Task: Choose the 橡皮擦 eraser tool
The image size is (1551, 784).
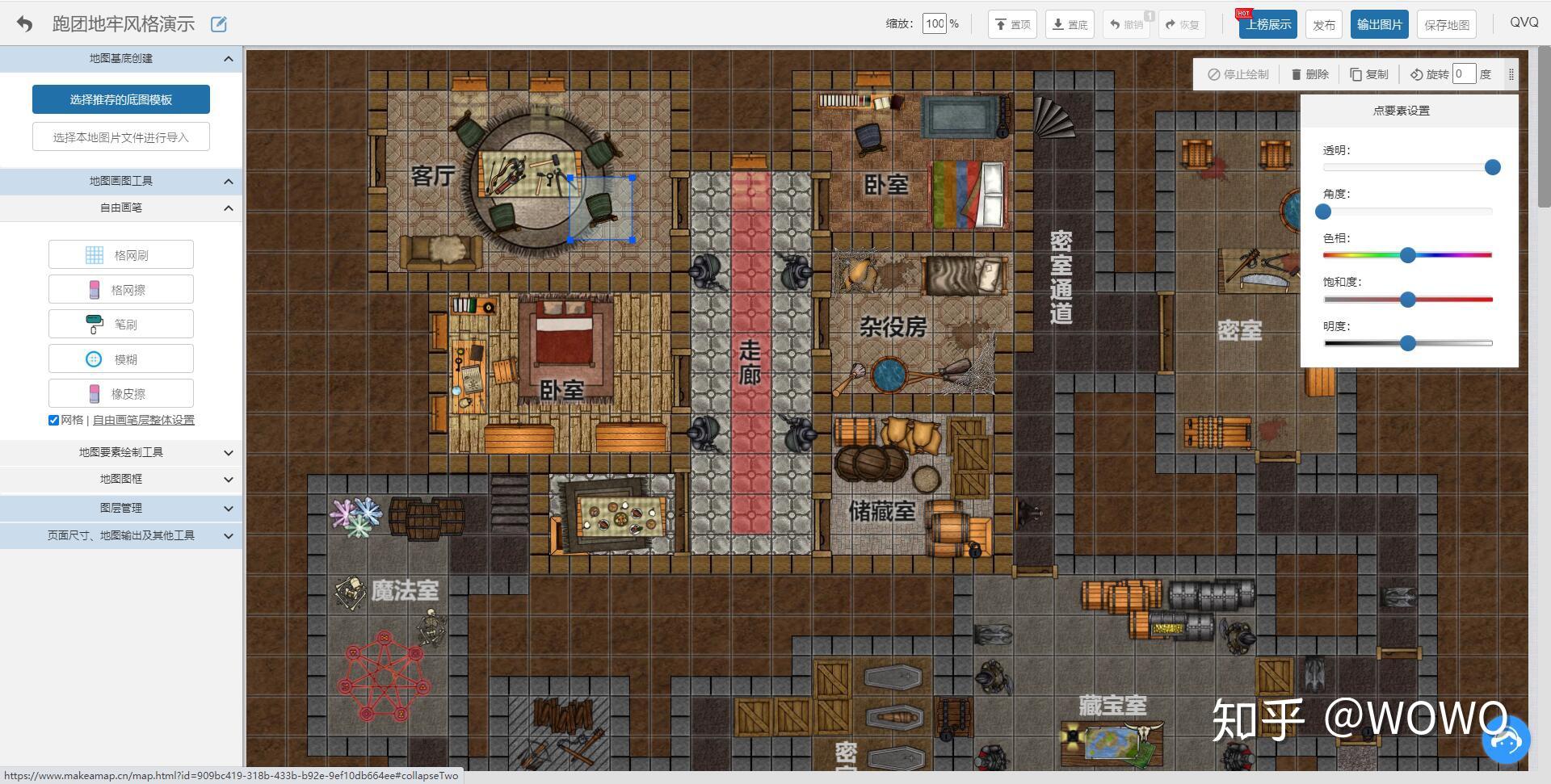Action: 121,394
